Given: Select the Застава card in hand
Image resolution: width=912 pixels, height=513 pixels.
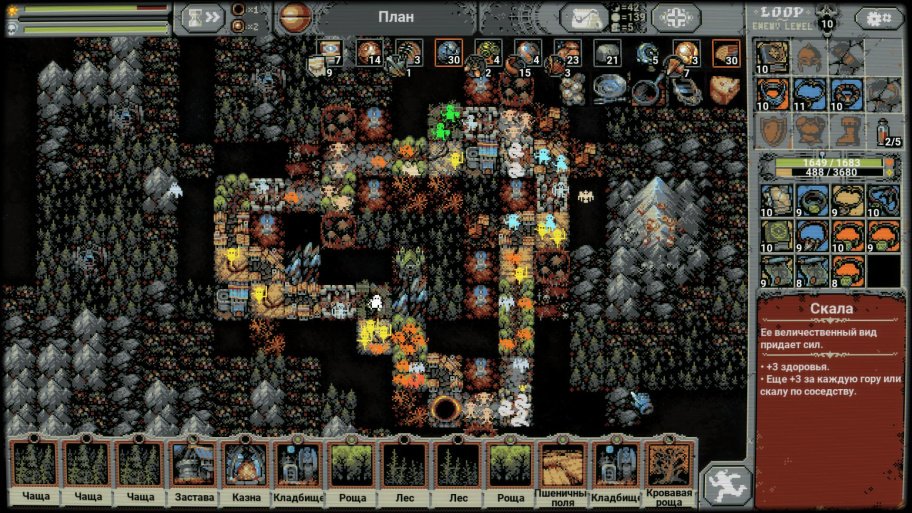Looking at the screenshot, I should (x=193, y=469).
